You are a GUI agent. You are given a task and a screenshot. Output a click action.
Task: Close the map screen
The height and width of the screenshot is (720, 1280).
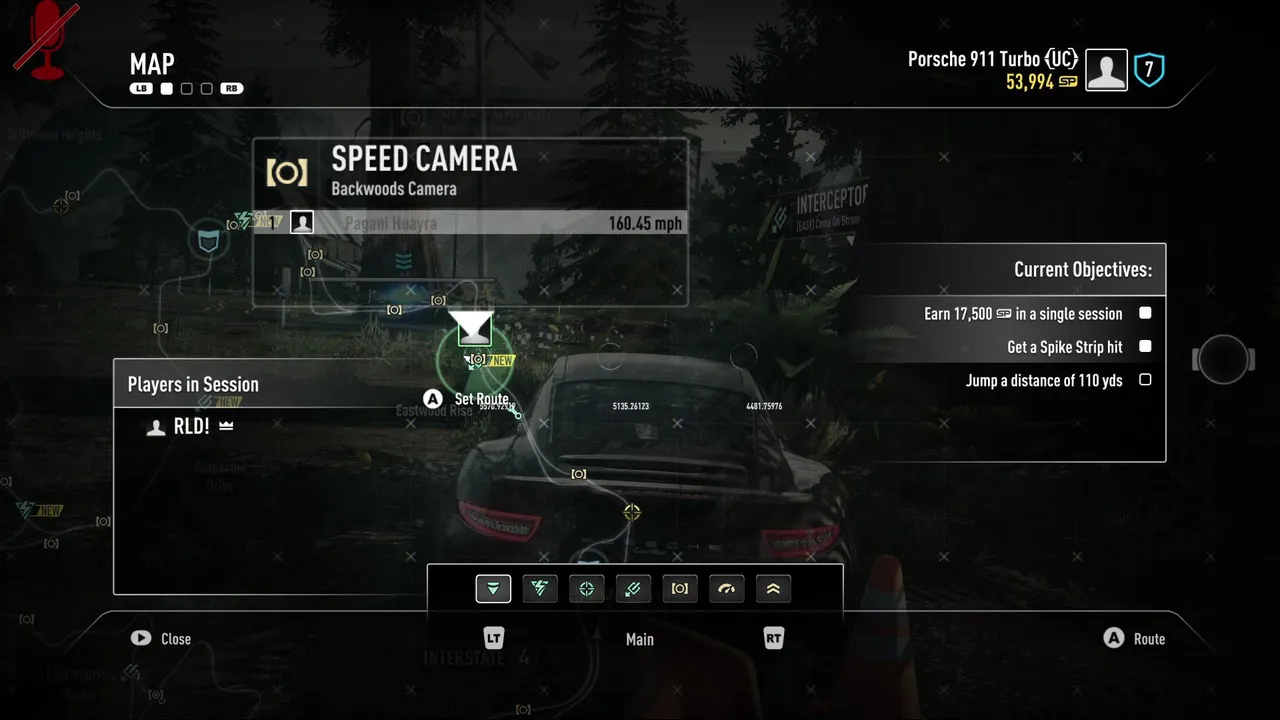(x=162, y=639)
